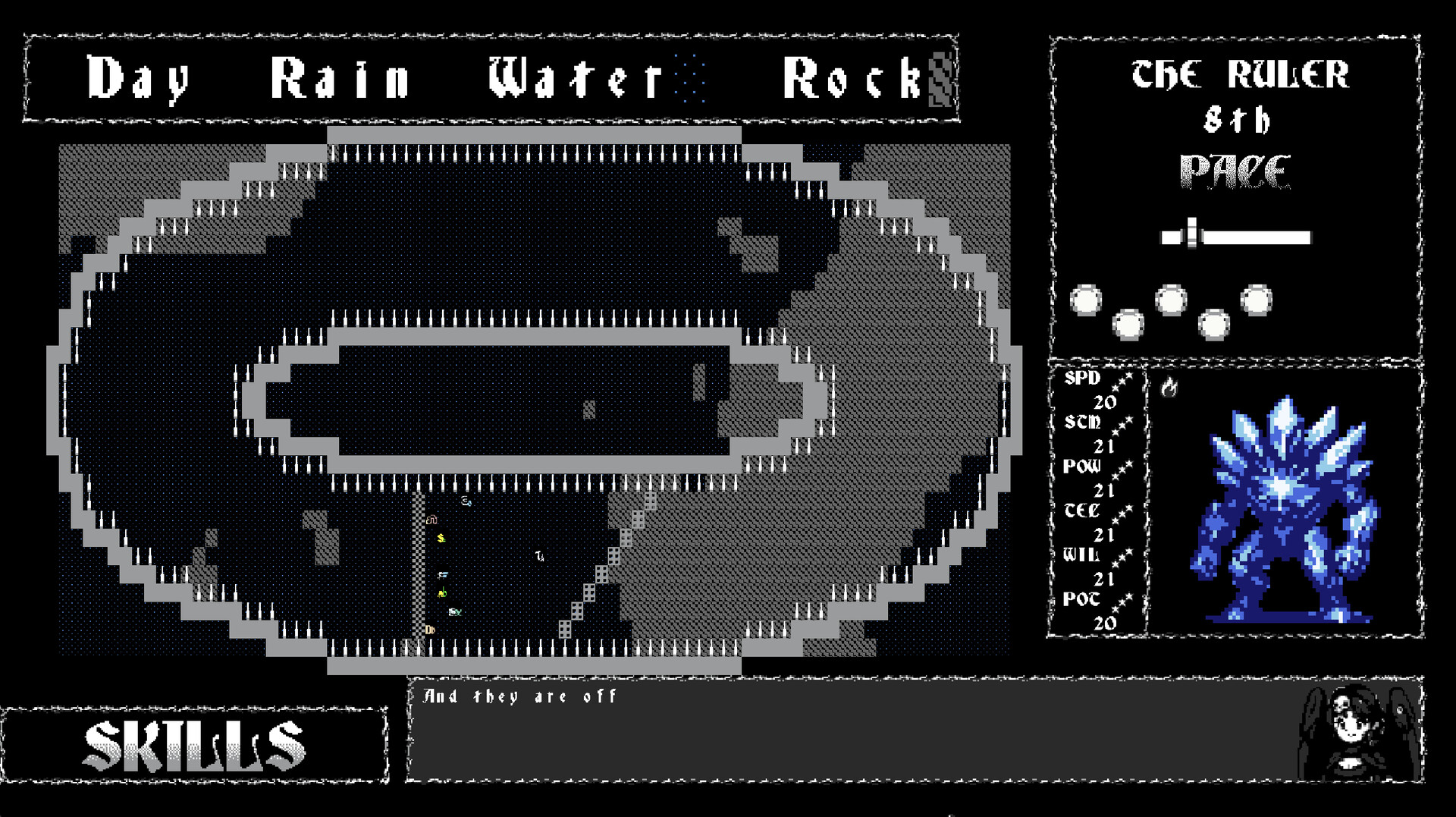Image resolution: width=1456 pixels, height=817 pixels.
Task: Click the yellow dollar-sign racer glyph at the start
Action: point(441,538)
